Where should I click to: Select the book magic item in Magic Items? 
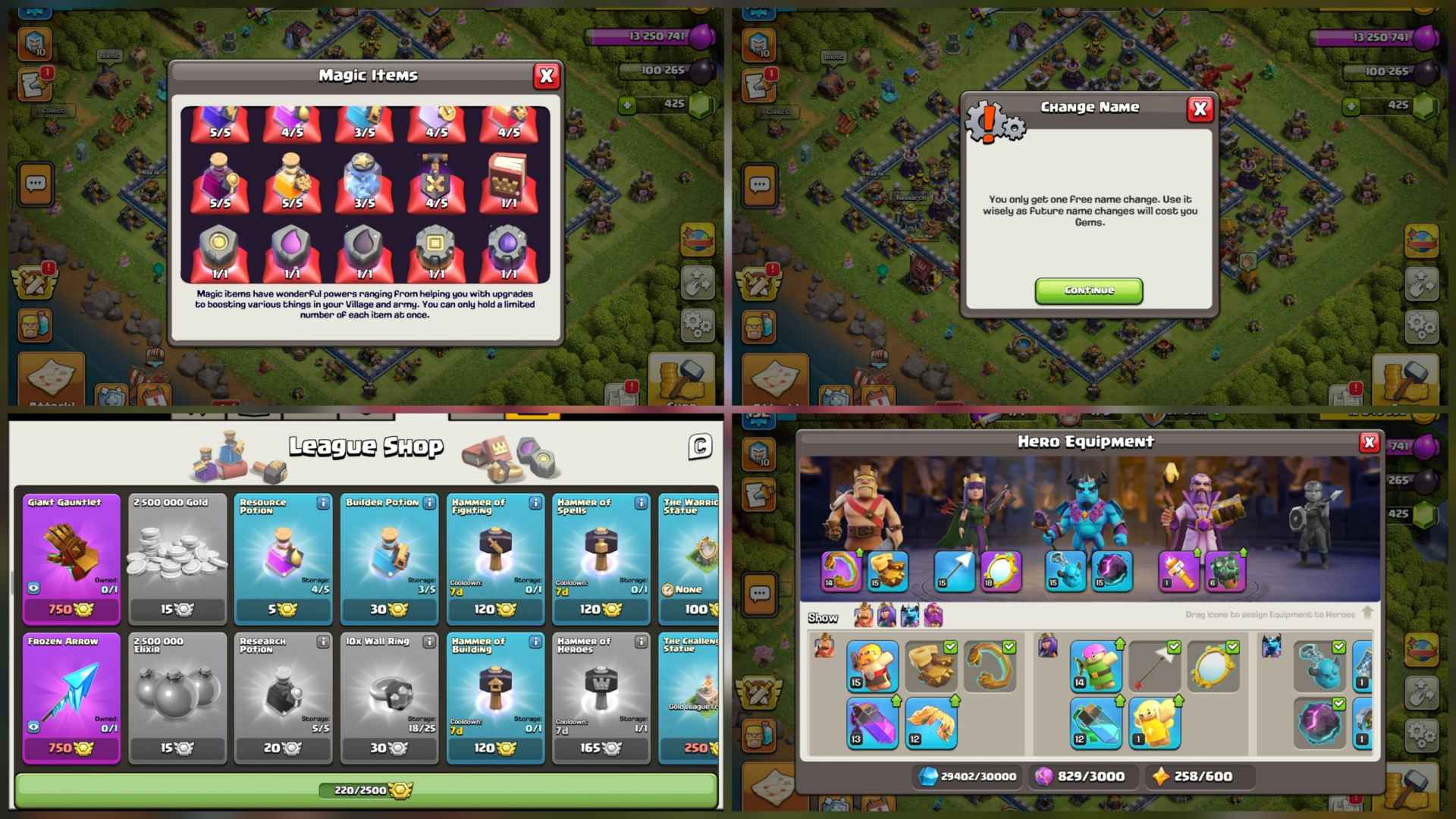coord(508,177)
